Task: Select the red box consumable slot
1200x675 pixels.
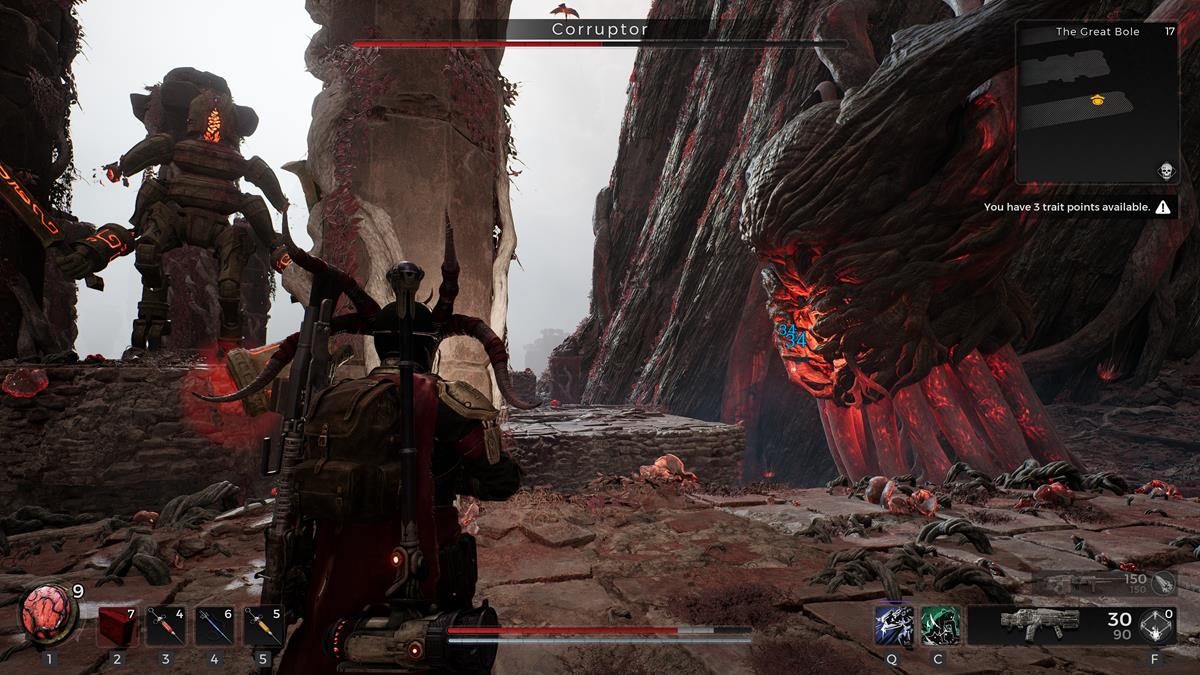Action: [117, 627]
